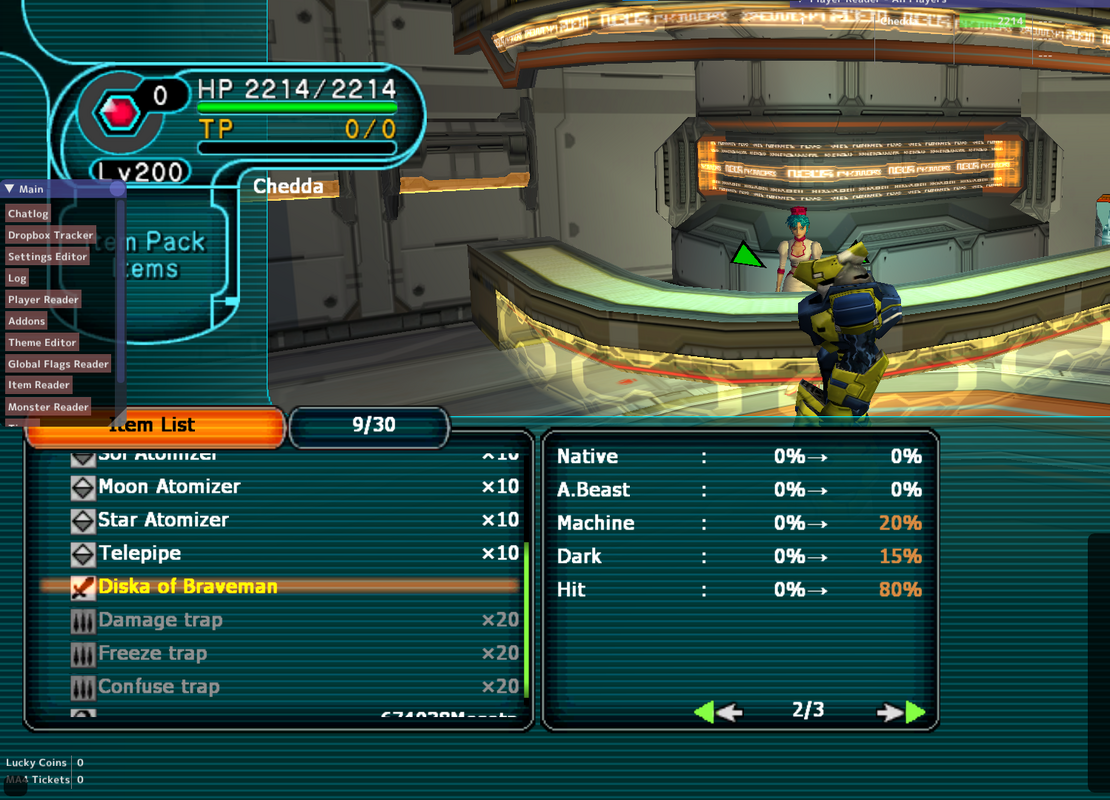Select Moon Atomizer in the item list
This screenshot has height=800, width=1110.
169,487
